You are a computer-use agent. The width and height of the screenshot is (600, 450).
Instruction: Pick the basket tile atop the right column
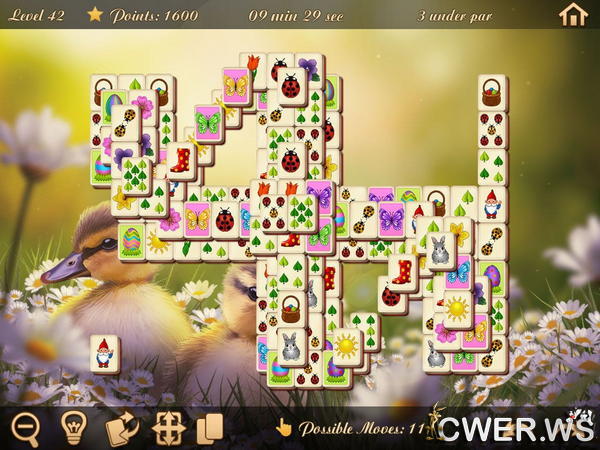pos(492,93)
